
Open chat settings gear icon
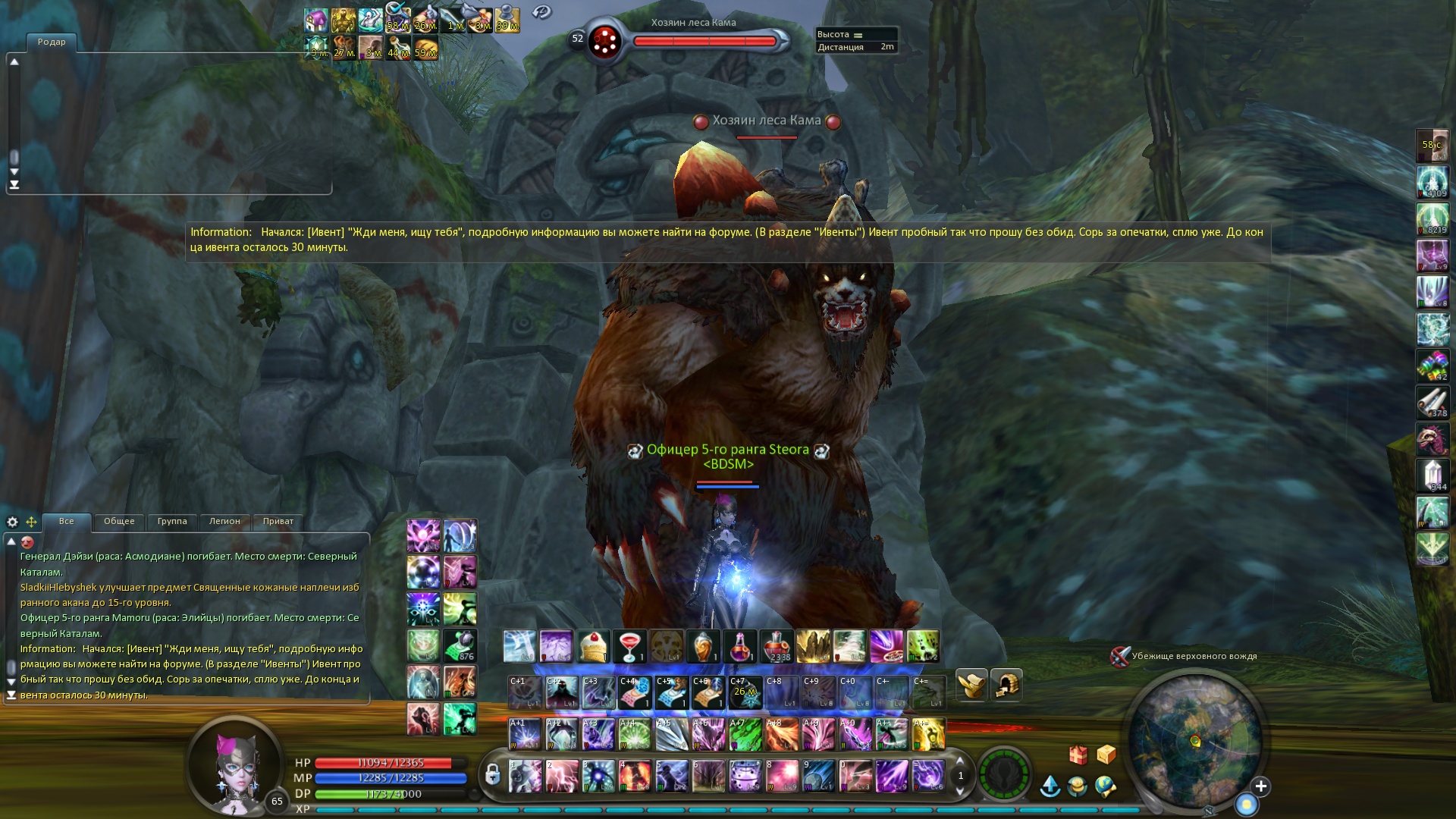coord(12,522)
